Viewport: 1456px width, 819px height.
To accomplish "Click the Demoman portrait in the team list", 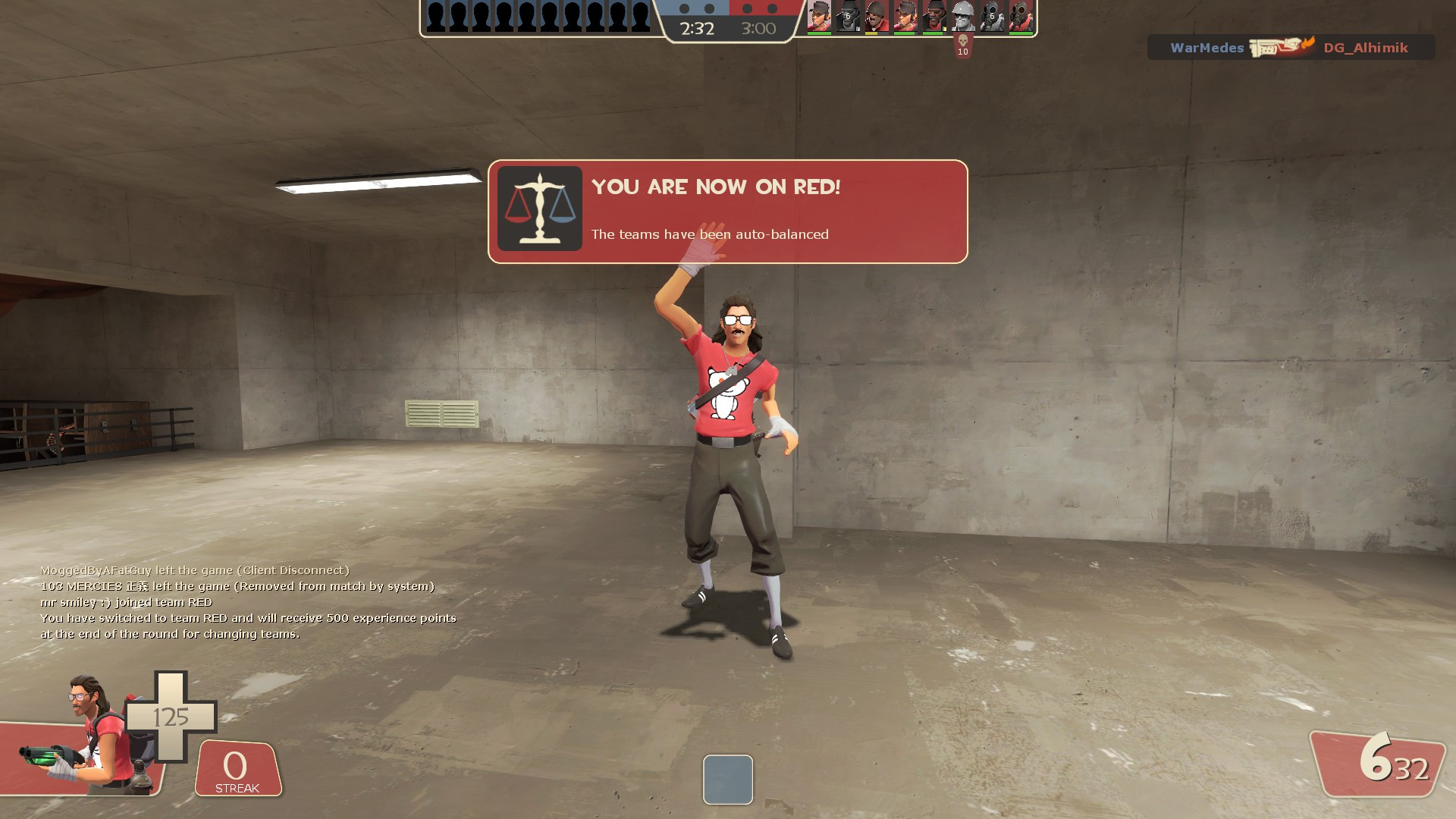I will 934,15.
